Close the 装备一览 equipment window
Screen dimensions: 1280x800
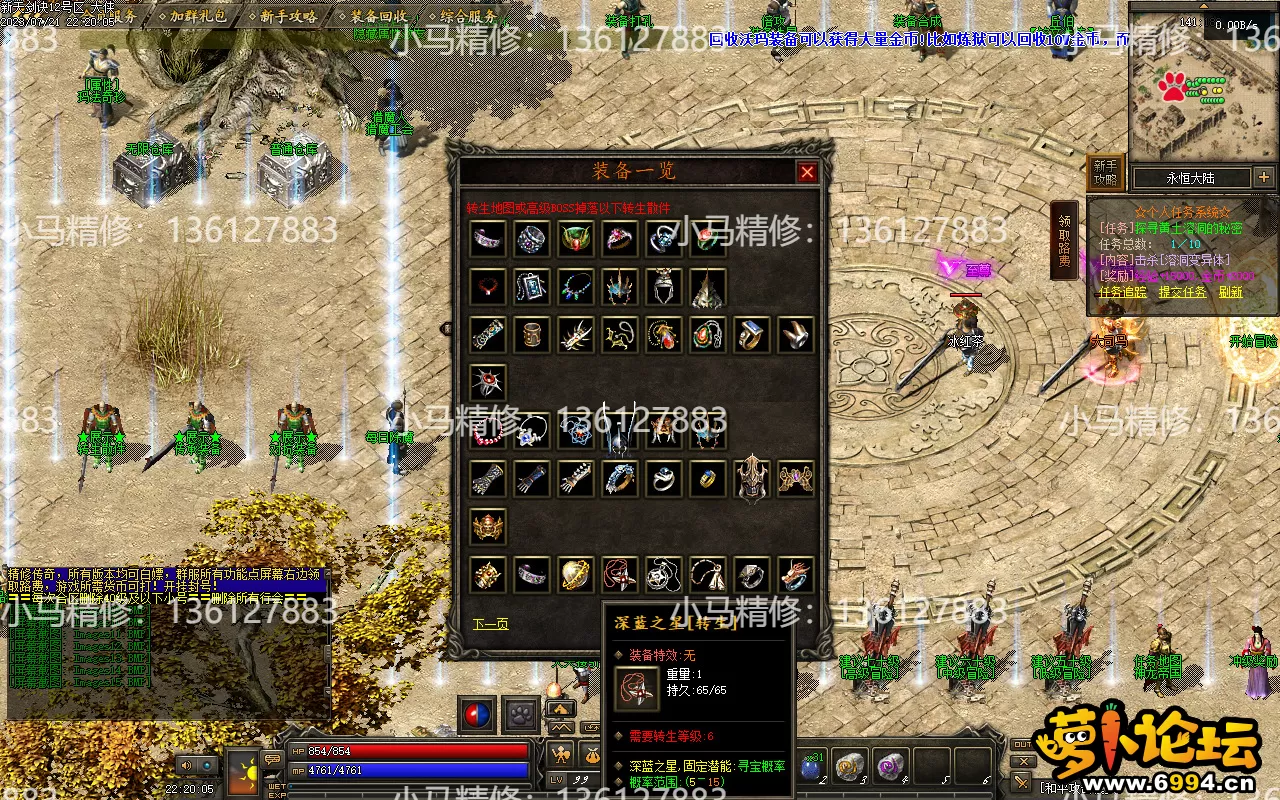[x=807, y=172]
